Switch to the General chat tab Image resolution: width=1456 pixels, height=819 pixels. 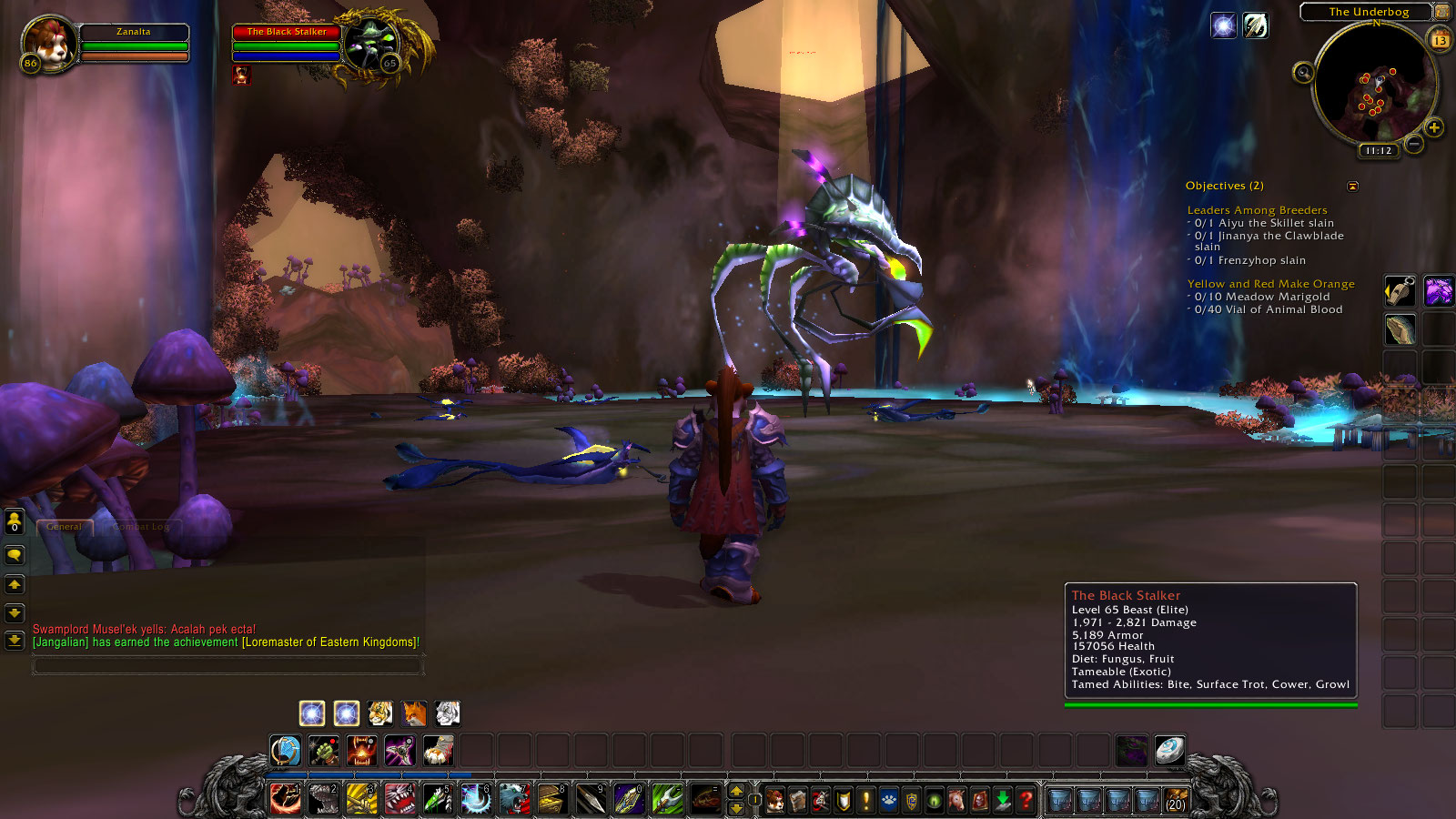tap(64, 527)
